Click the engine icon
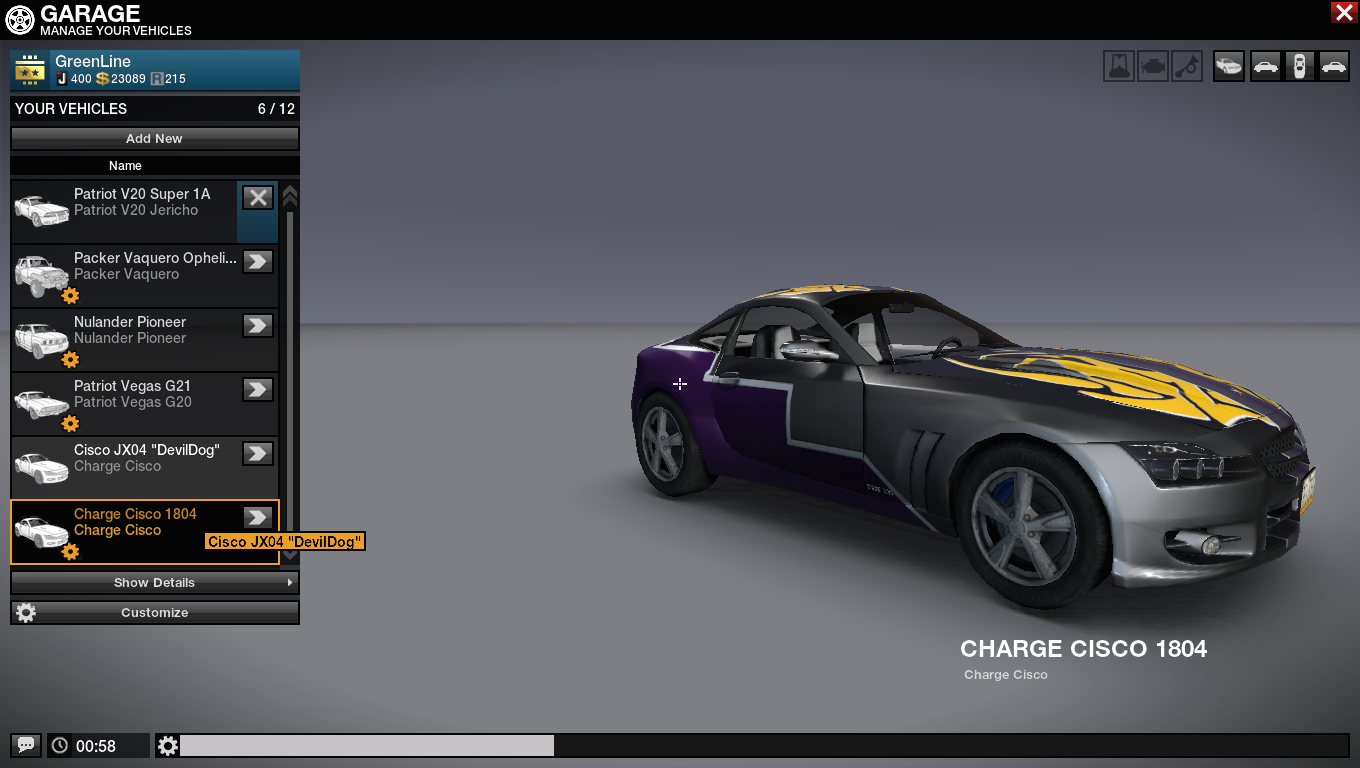 [1153, 67]
